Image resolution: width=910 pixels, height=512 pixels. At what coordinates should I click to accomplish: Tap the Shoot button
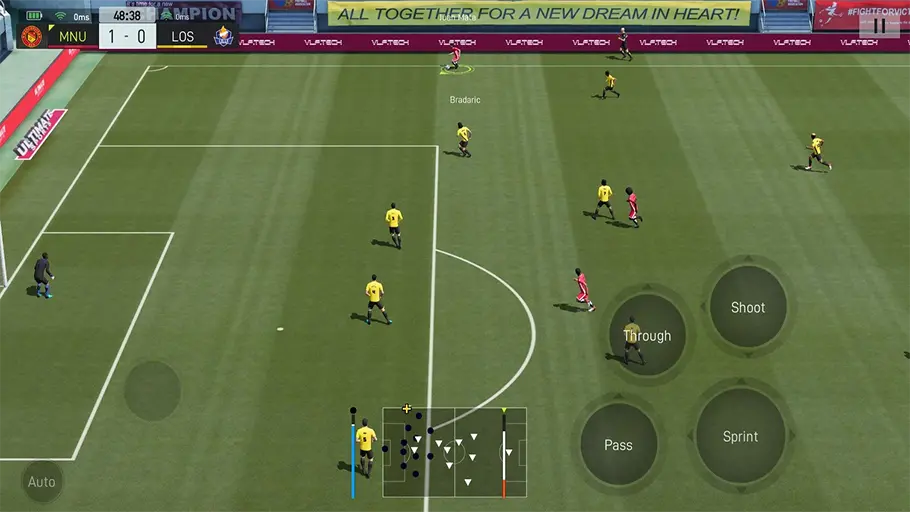747,307
